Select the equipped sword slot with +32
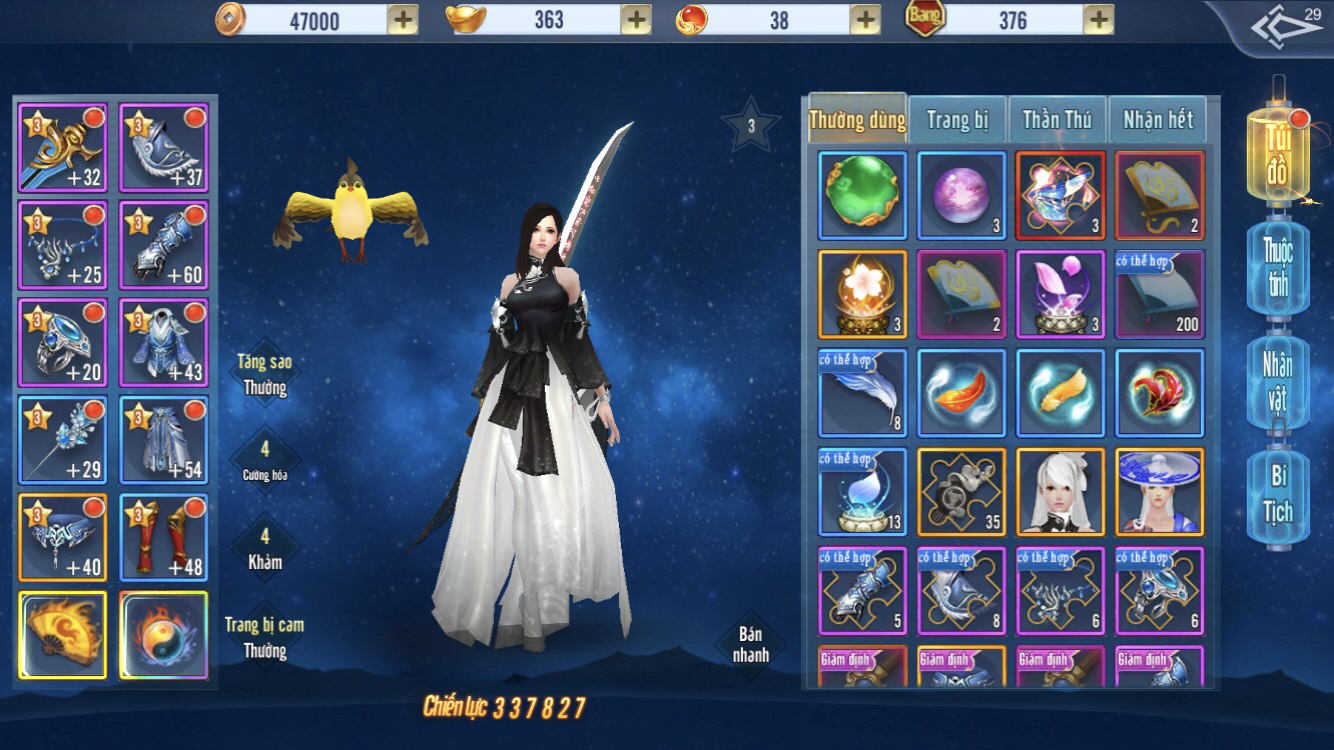The width and height of the screenshot is (1334, 750). coord(62,148)
